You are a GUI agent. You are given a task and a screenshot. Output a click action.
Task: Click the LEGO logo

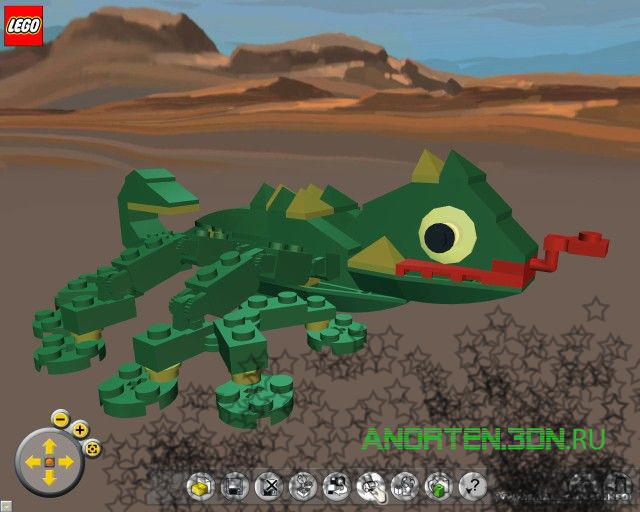24,27
